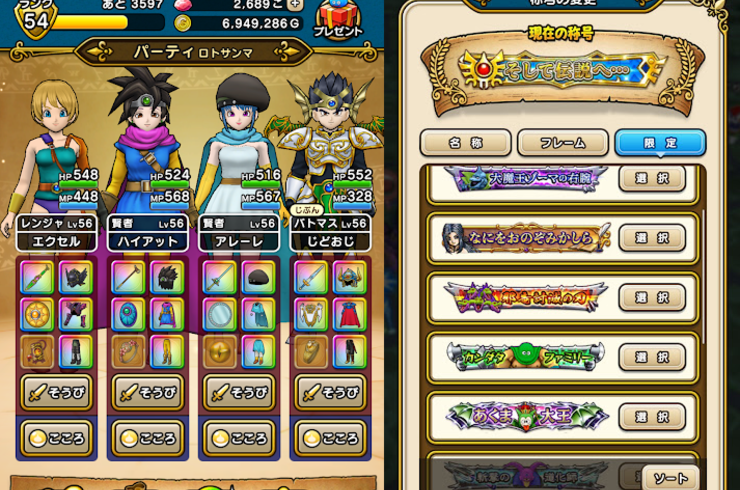Open こころ for ハイアット
The height and width of the screenshot is (490, 740).
point(147,438)
